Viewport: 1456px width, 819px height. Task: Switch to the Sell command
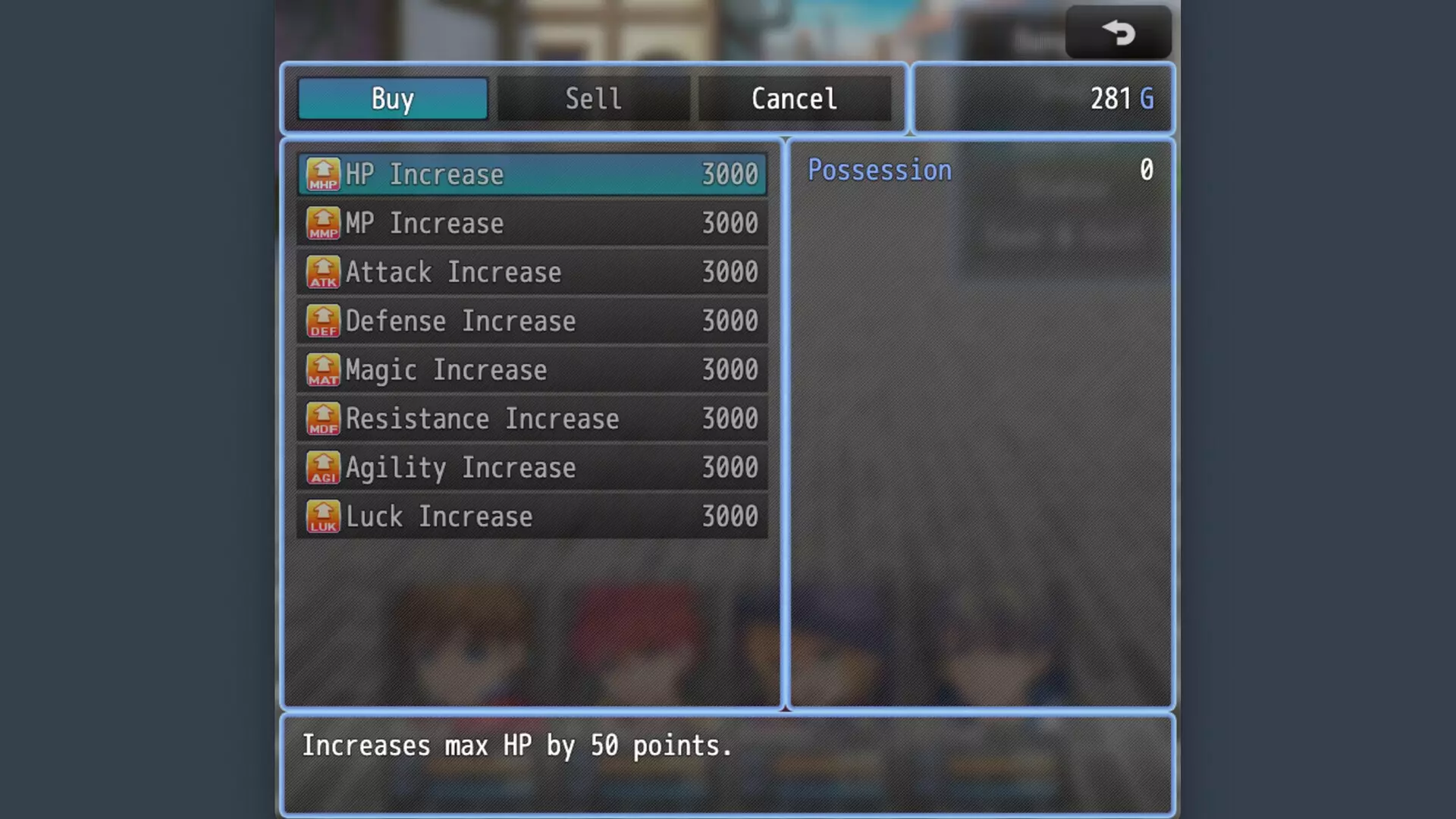[x=593, y=99]
